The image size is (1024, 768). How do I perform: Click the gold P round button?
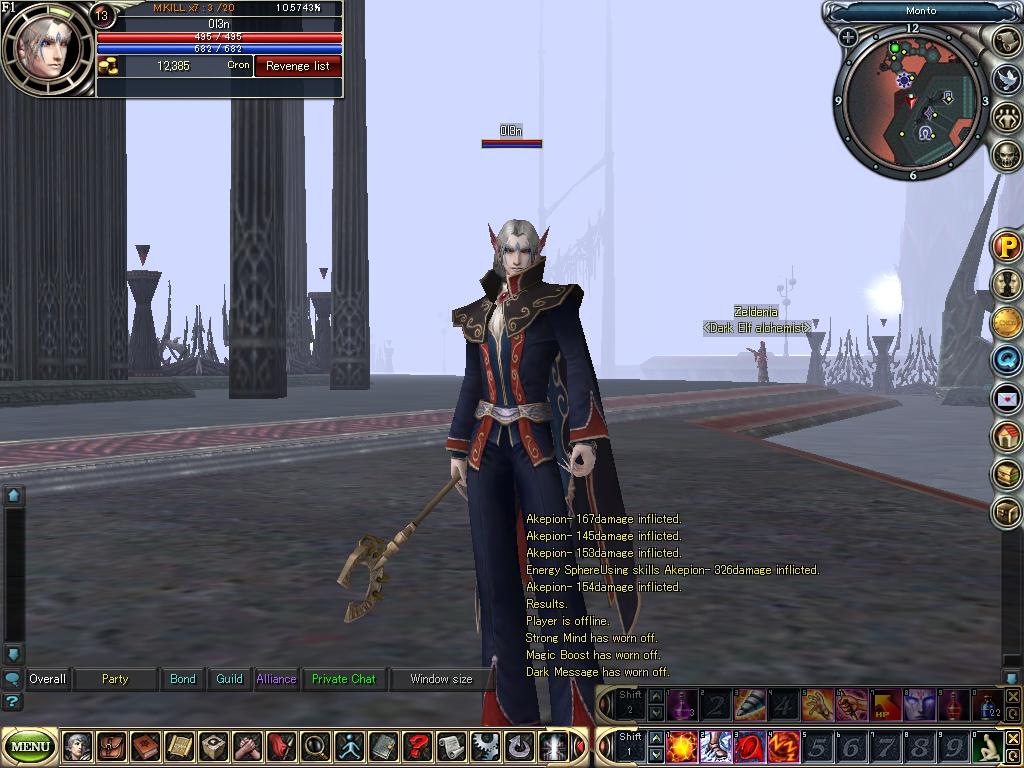coord(1006,246)
